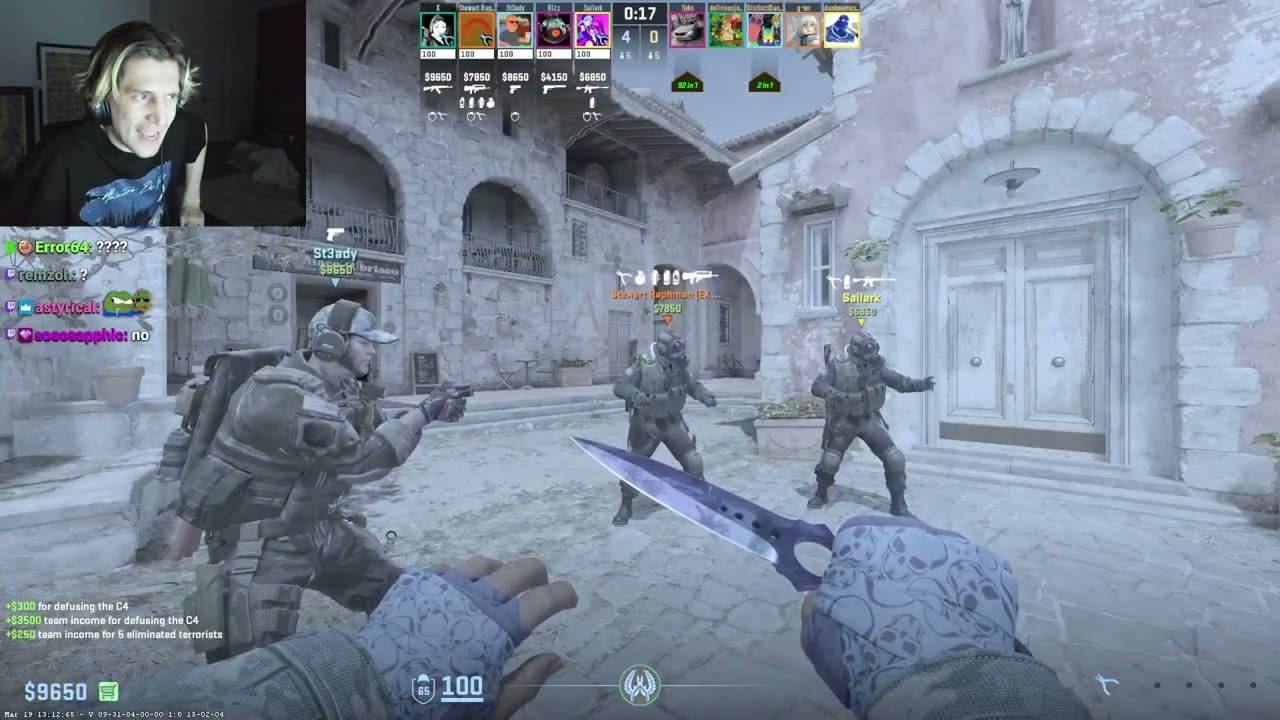Click the round timer showing 0:17
The width and height of the screenshot is (1280, 720).
638,13
